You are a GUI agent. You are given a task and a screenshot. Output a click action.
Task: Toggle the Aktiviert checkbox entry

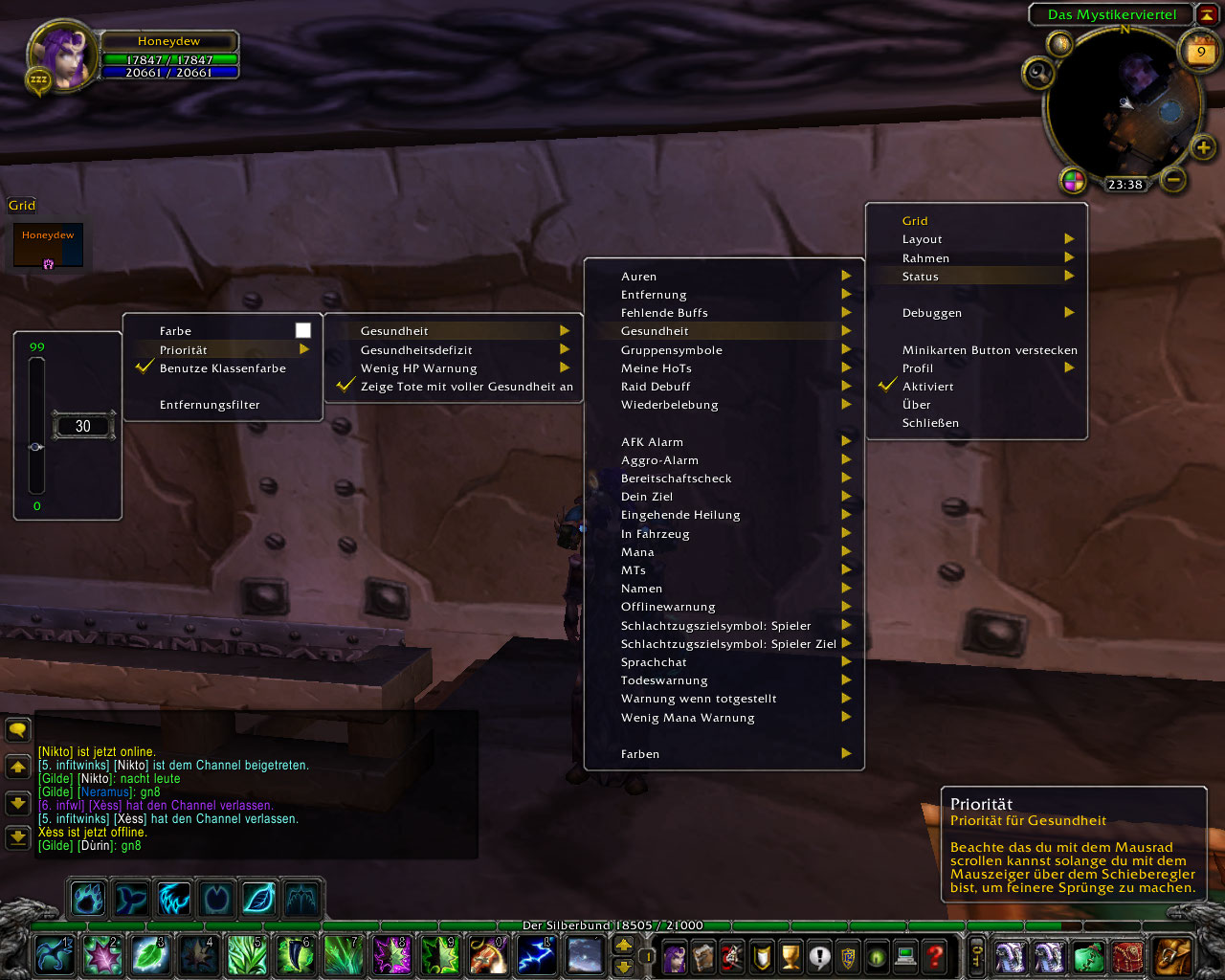pyautogui.click(x=927, y=387)
